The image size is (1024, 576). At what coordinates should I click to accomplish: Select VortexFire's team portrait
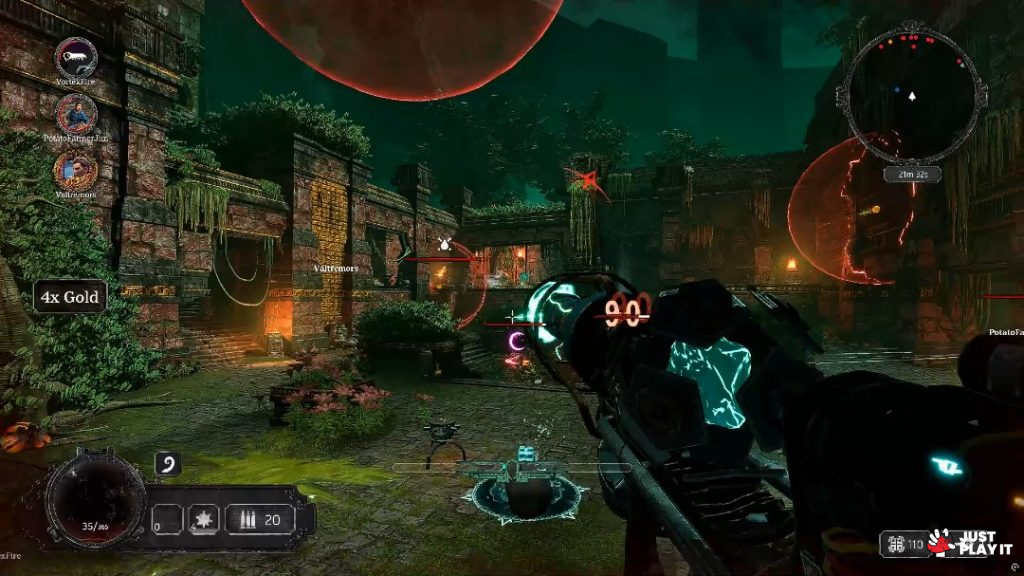76,58
